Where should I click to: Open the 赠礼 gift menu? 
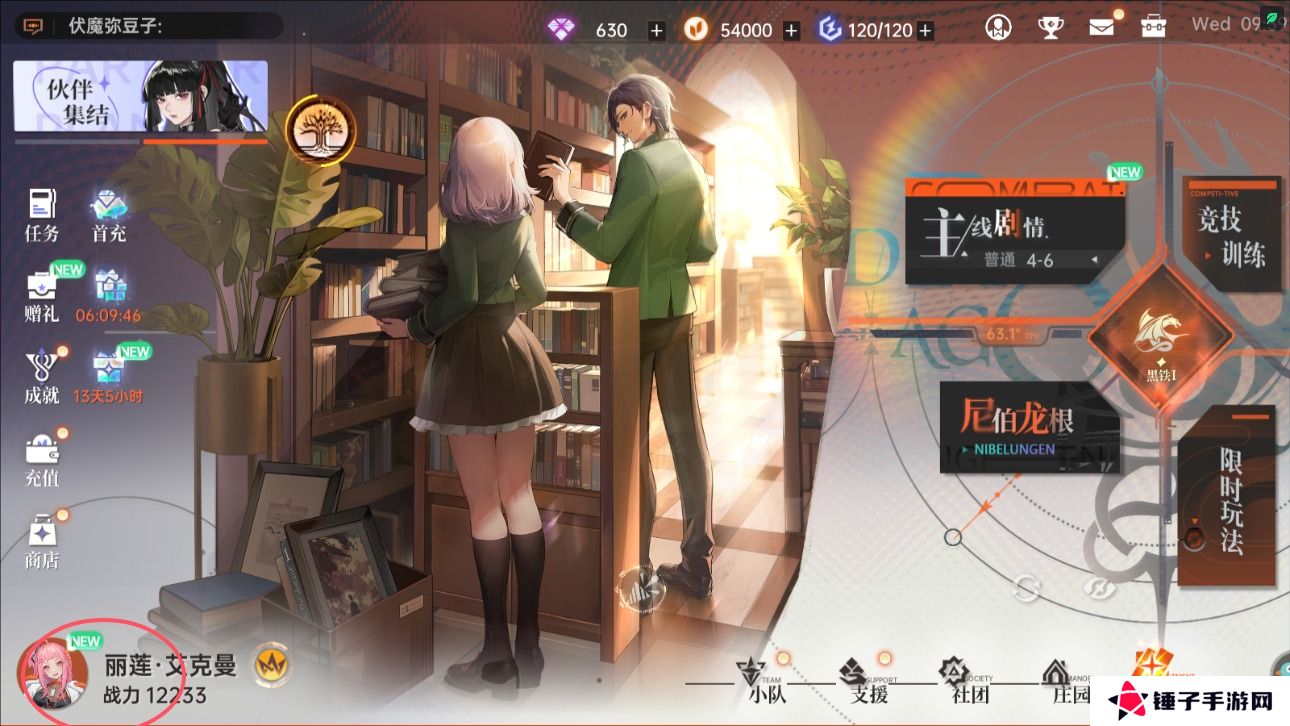[x=42, y=297]
